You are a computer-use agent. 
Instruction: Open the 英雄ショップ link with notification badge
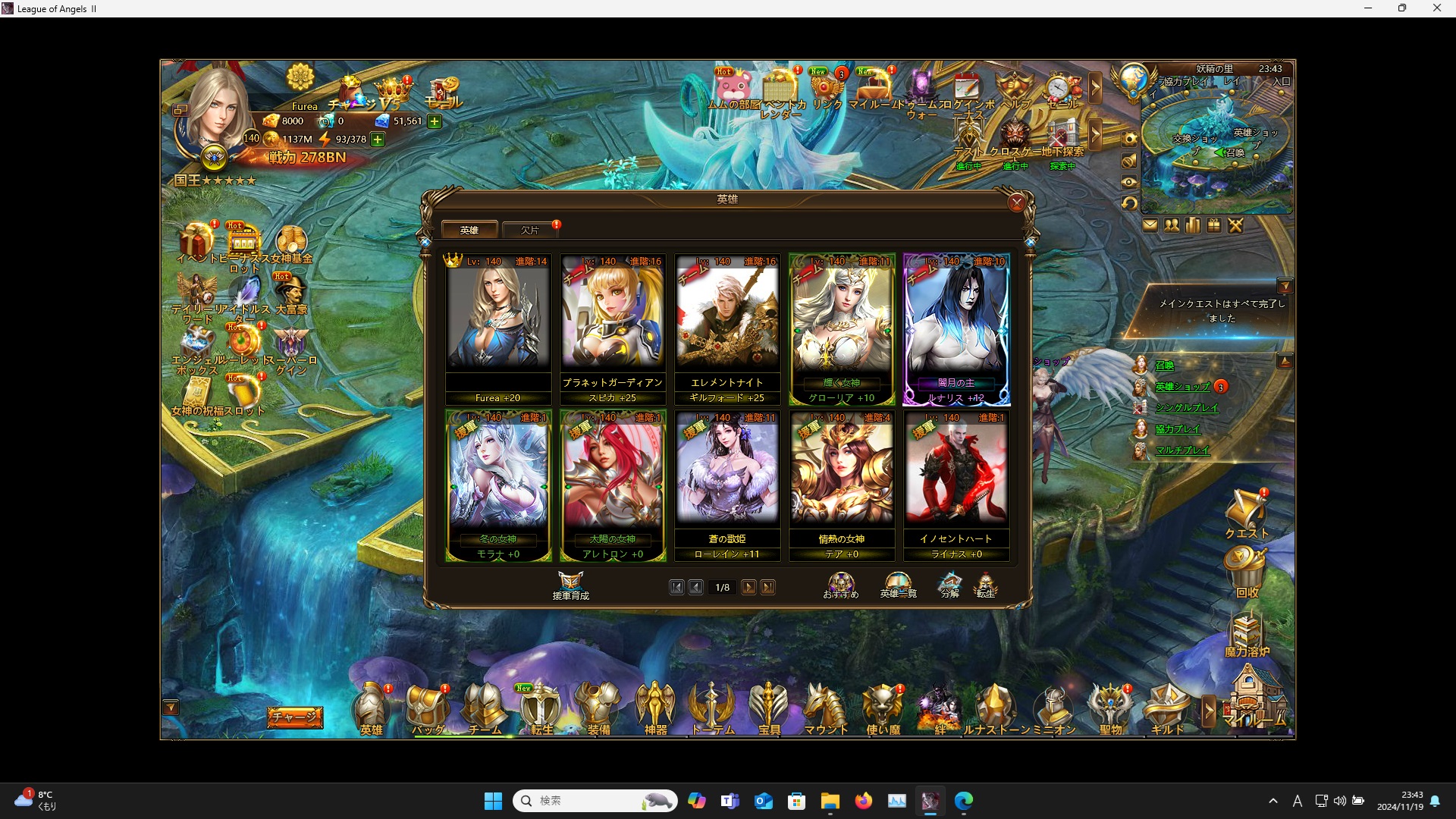pyautogui.click(x=1181, y=386)
